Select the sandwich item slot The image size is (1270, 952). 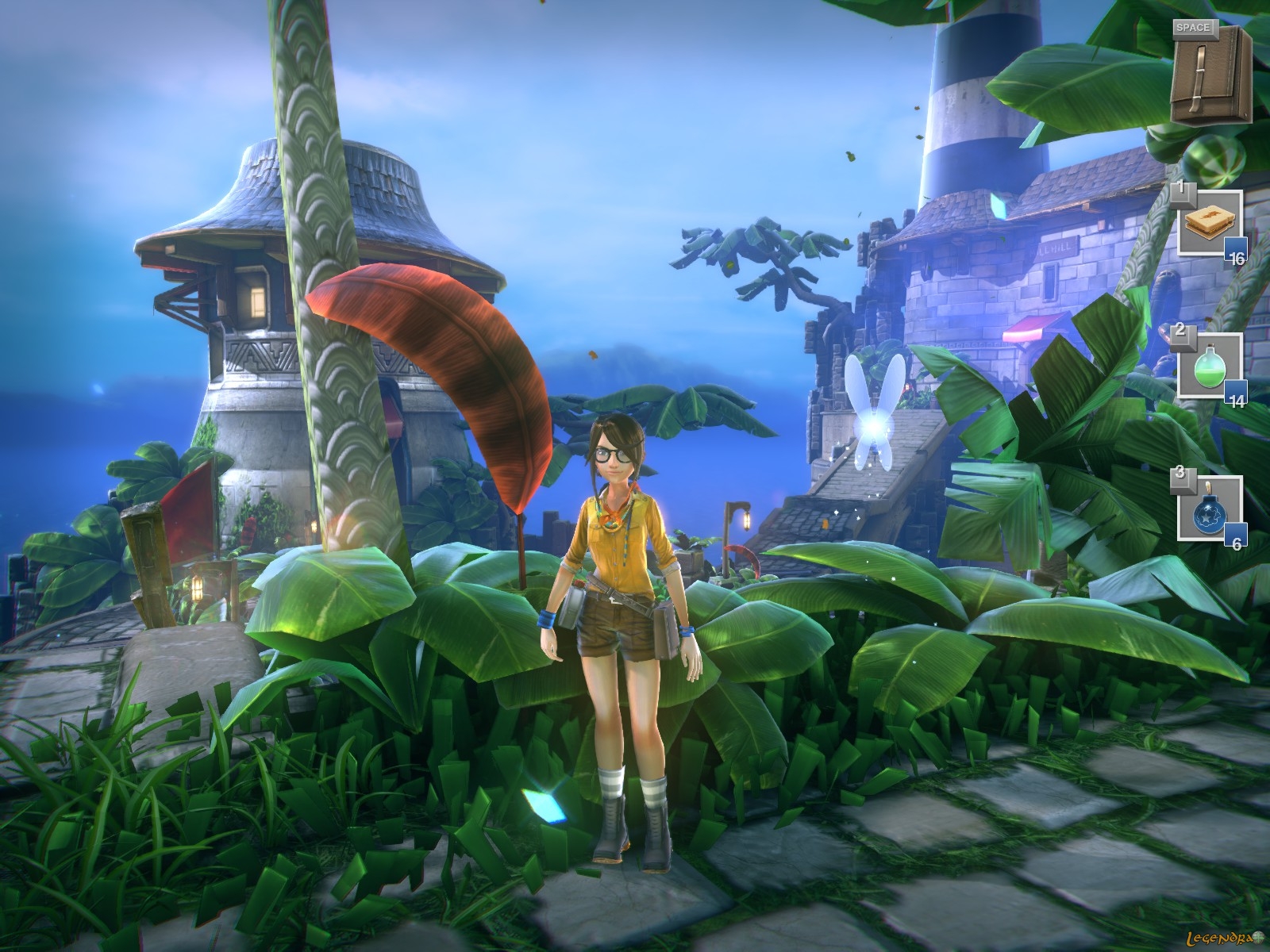pos(1209,223)
